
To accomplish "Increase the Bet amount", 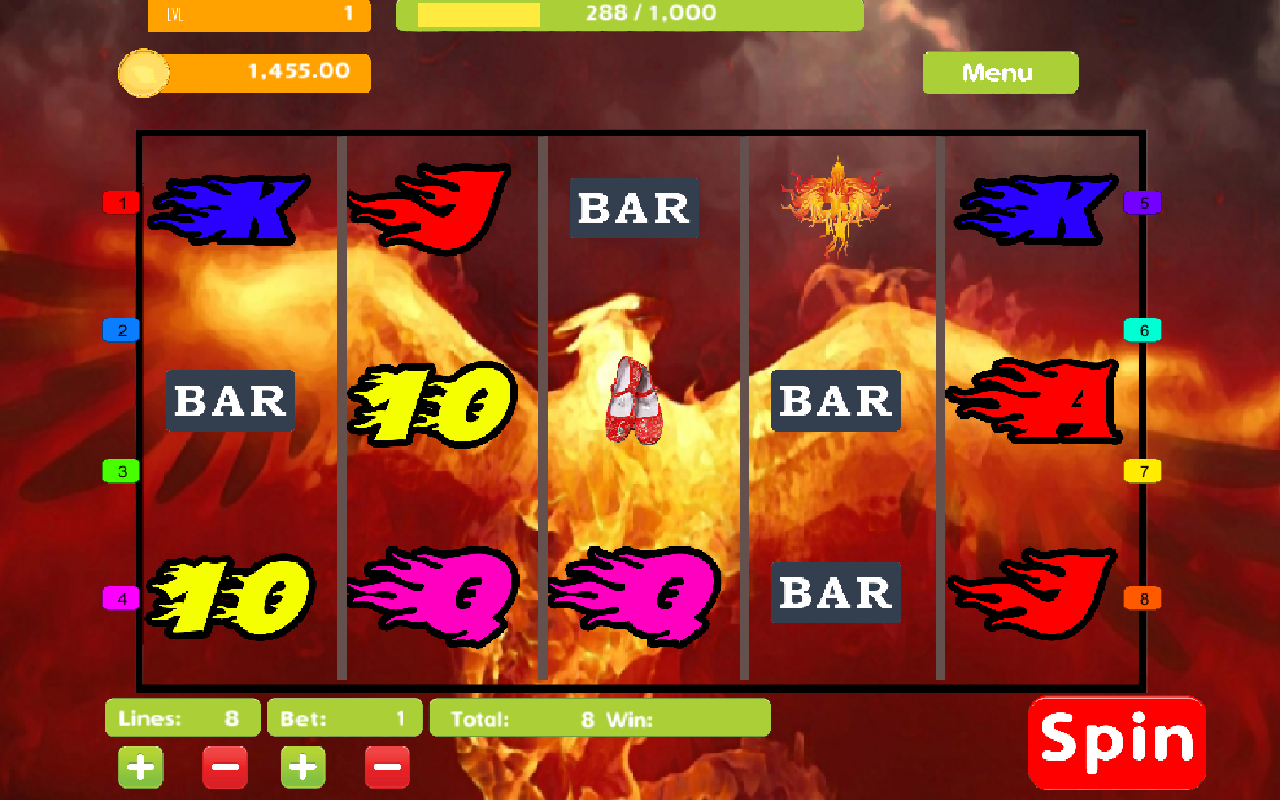I will click(x=302, y=767).
